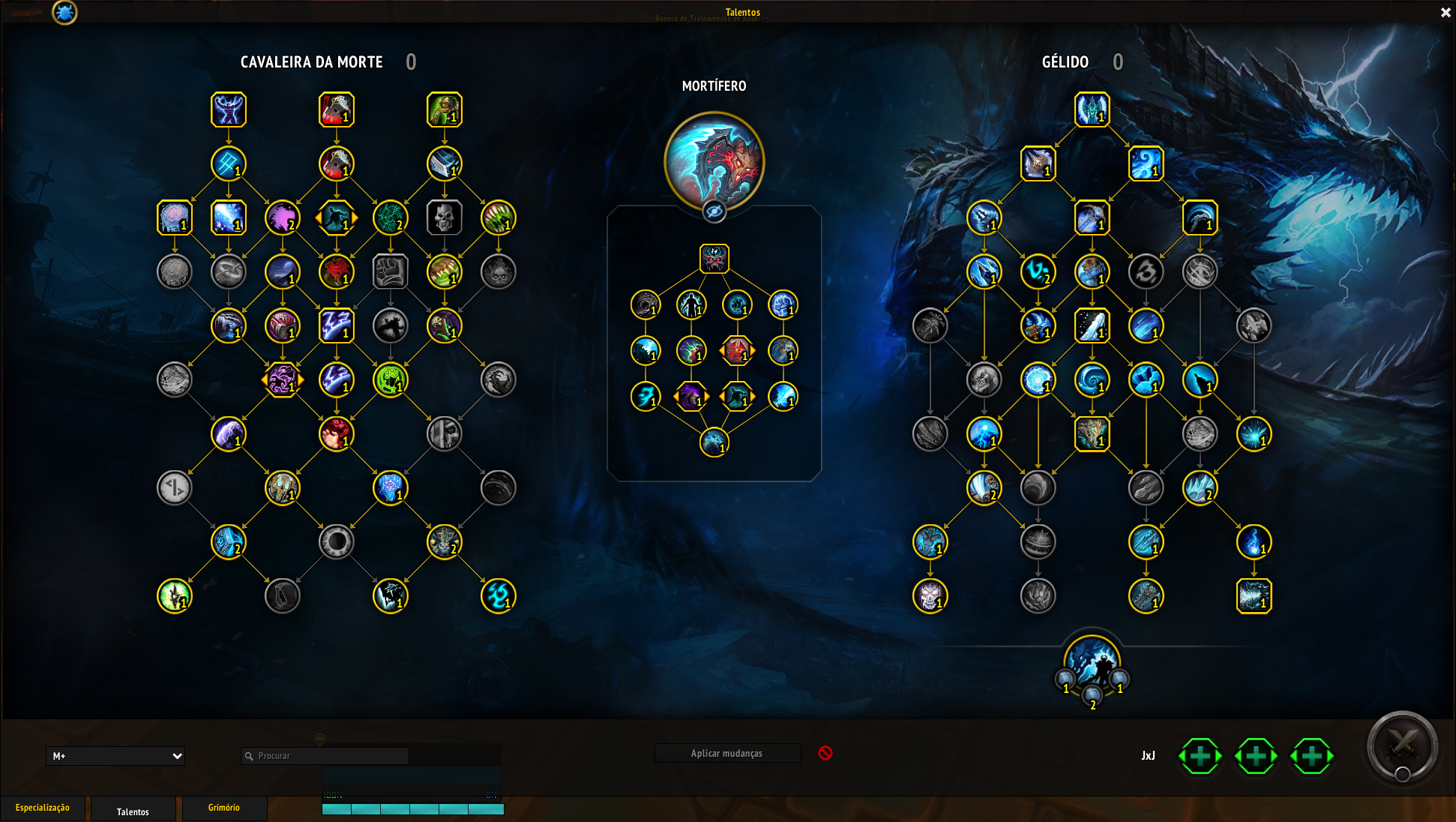
Task: Click the red reset changes icon
Action: pyautogui.click(x=825, y=753)
